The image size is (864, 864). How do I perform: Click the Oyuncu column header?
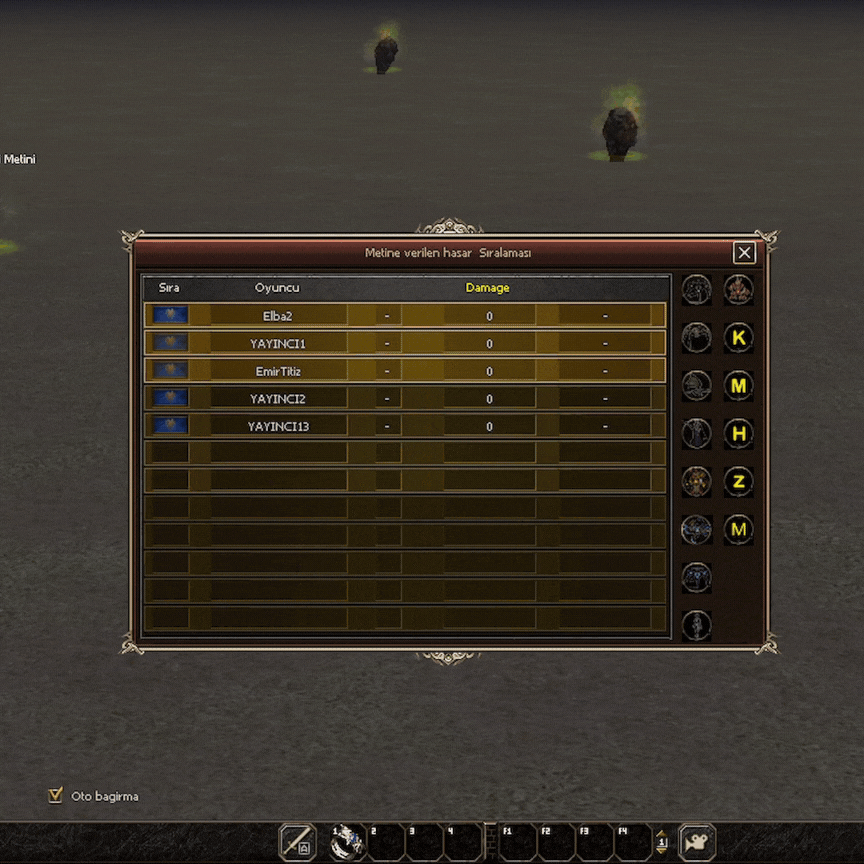pos(277,288)
